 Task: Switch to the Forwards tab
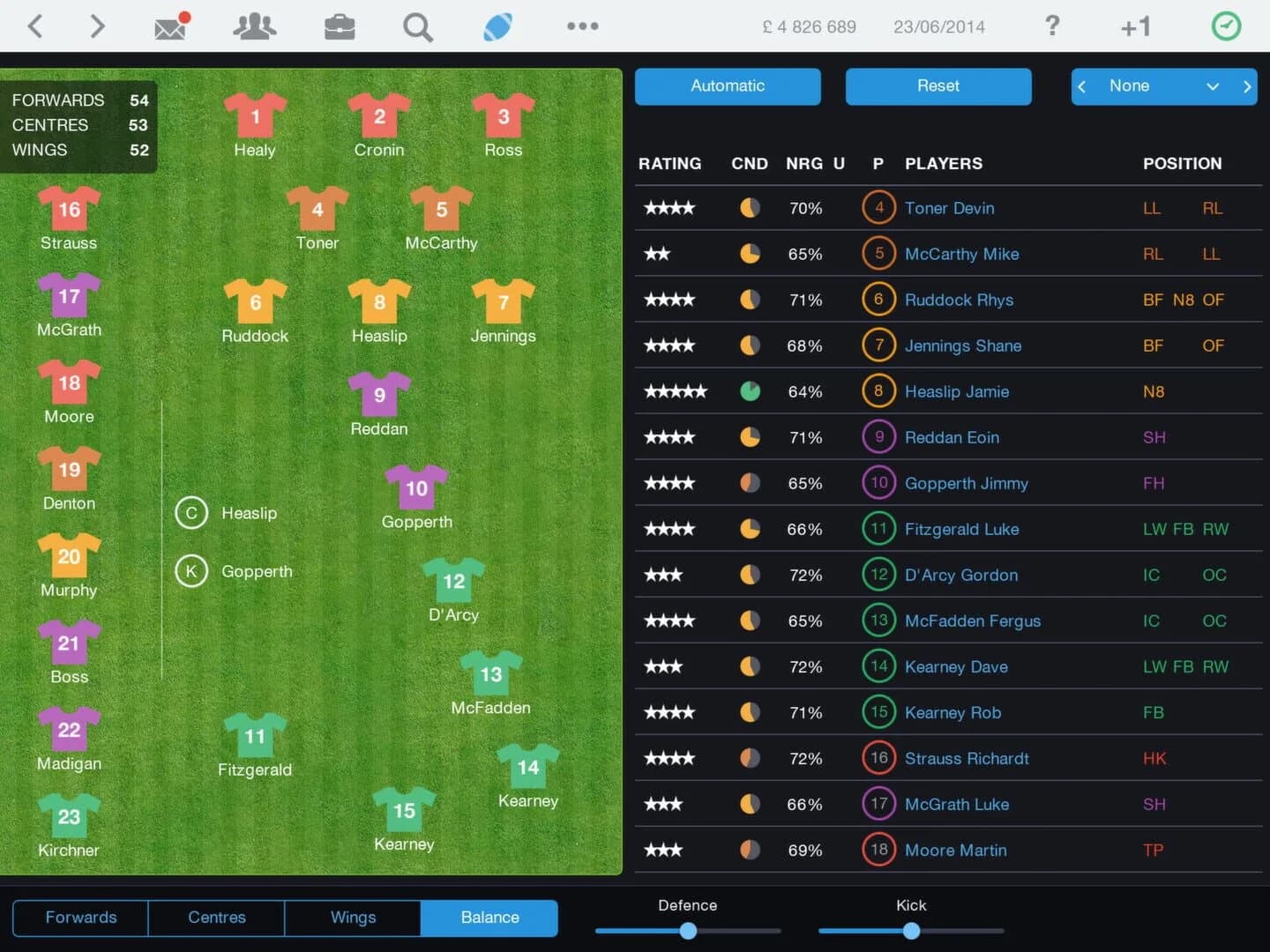(x=79, y=918)
